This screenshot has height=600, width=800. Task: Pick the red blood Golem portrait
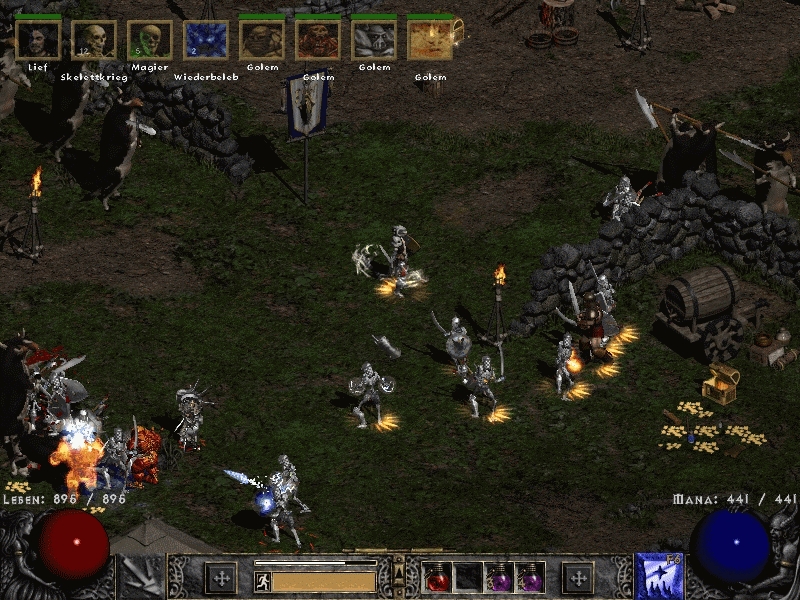(318, 40)
